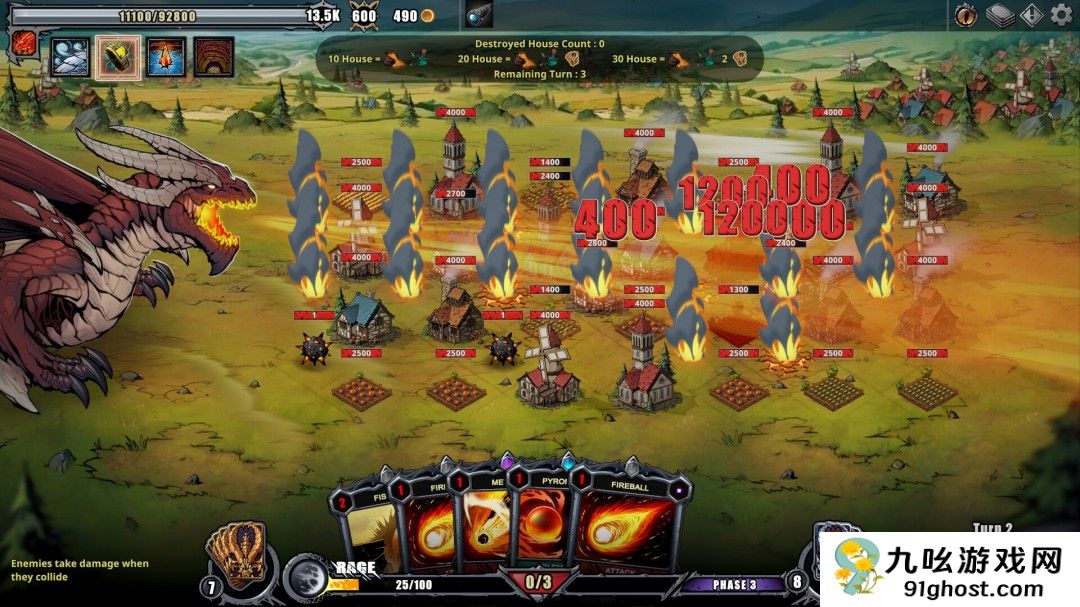
Task: Click the spyglass telescope icon
Action: [x=479, y=15]
